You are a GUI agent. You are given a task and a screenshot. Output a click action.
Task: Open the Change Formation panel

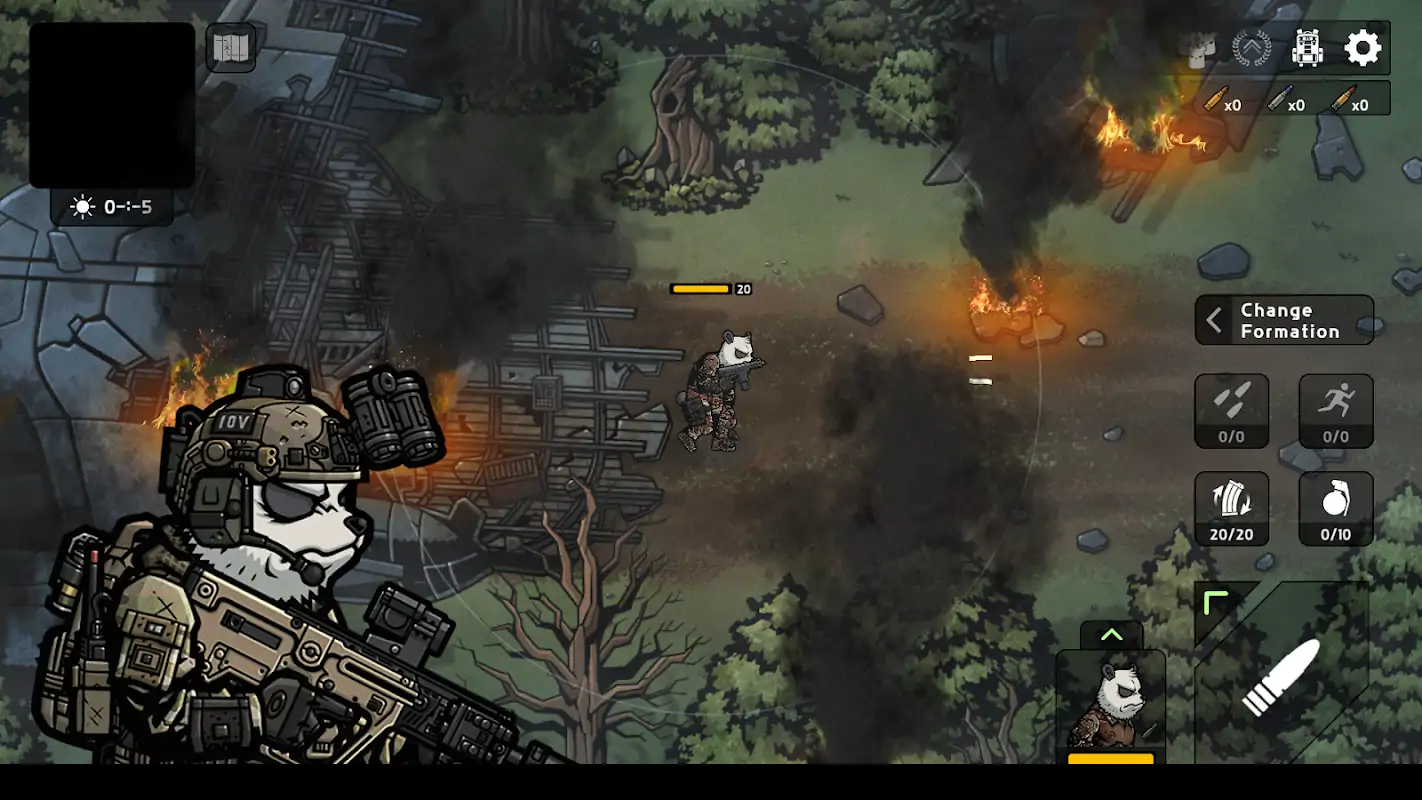point(1284,320)
